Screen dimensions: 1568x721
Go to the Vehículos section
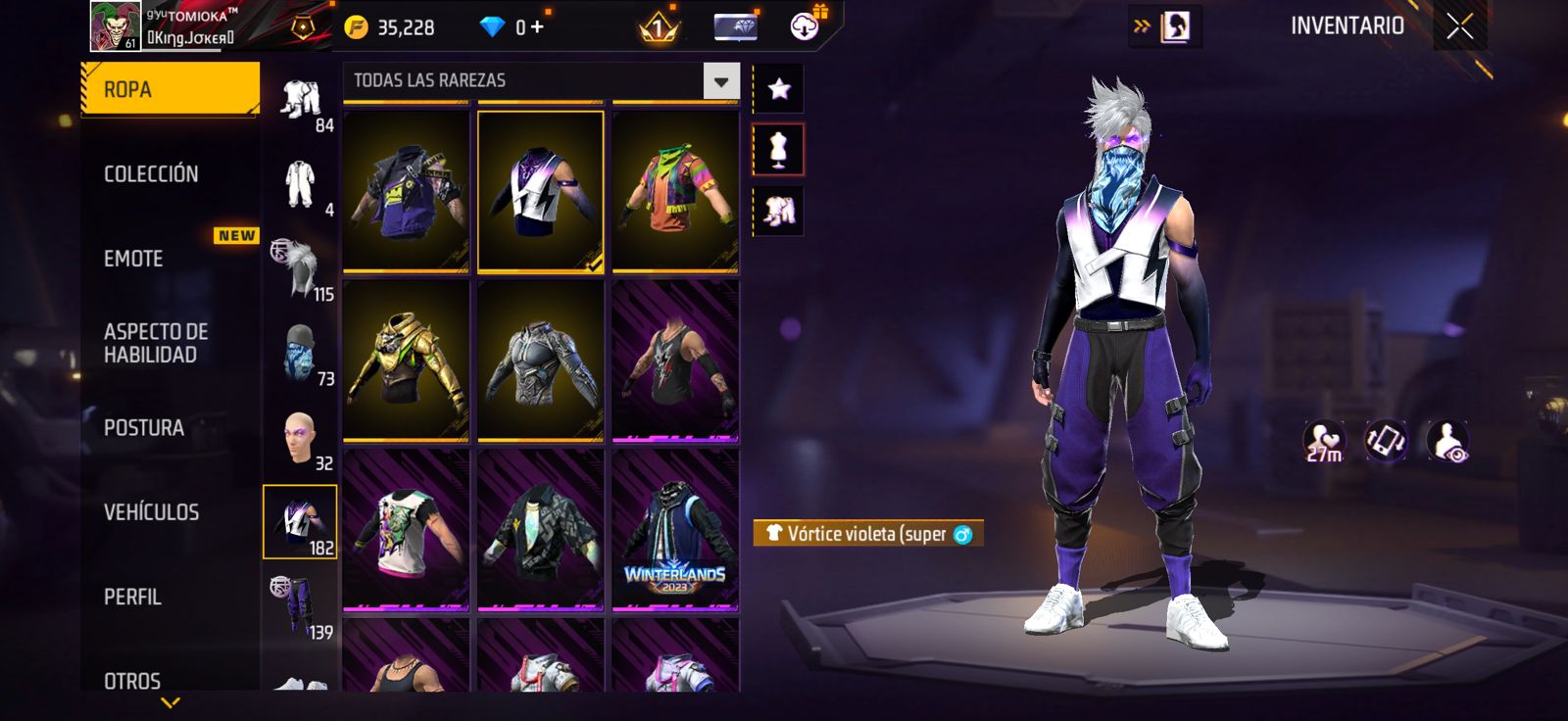click(151, 512)
